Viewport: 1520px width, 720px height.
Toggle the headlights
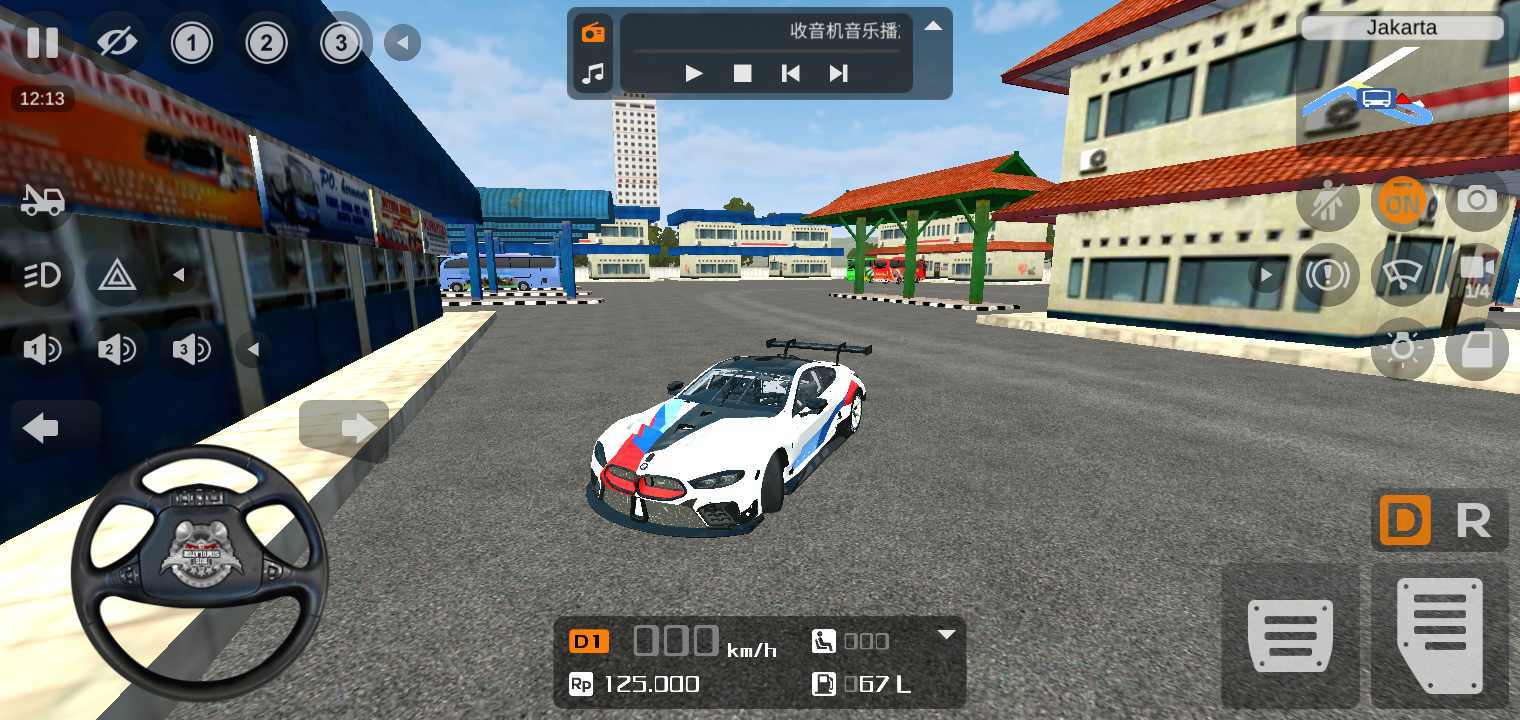42,275
